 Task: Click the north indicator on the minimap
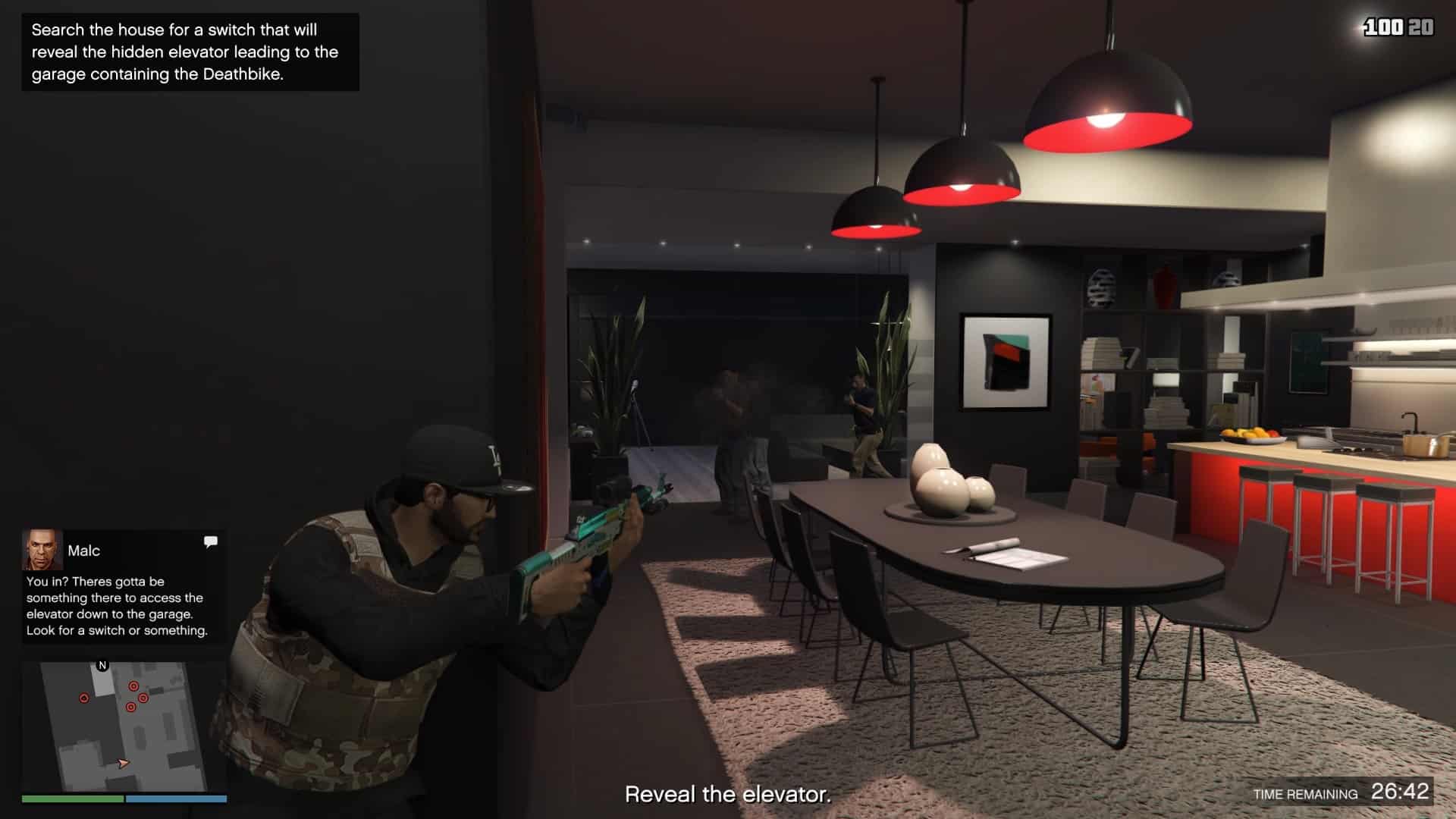(x=103, y=666)
